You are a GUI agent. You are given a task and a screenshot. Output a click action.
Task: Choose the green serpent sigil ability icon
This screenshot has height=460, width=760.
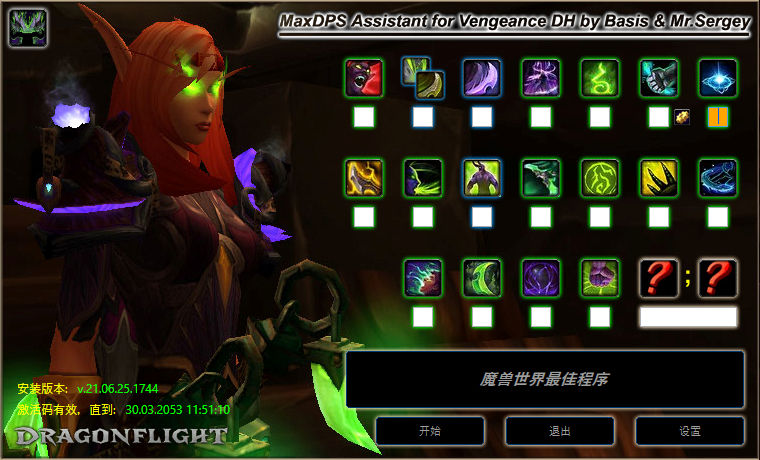tap(600, 78)
